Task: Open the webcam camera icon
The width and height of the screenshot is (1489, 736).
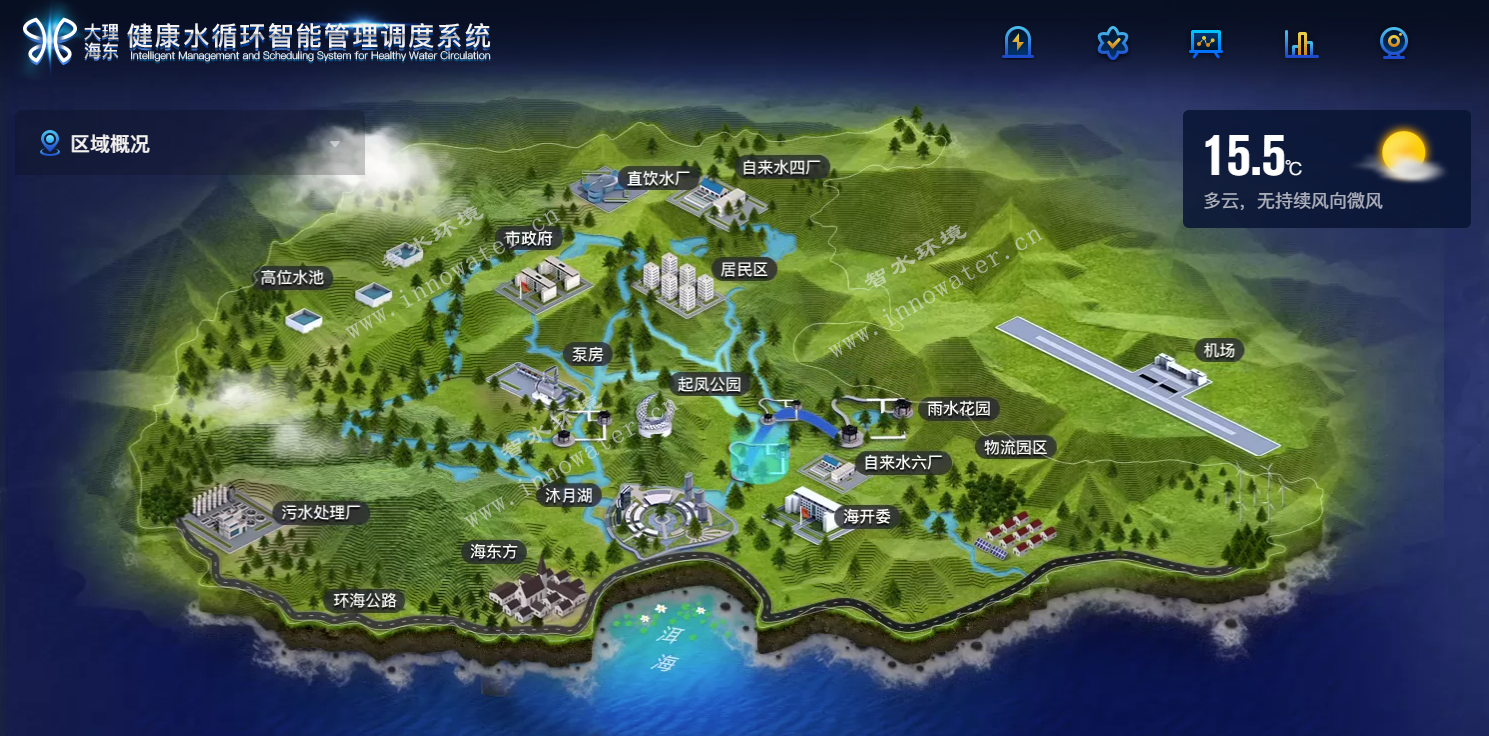Action: (x=1394, y=43)
